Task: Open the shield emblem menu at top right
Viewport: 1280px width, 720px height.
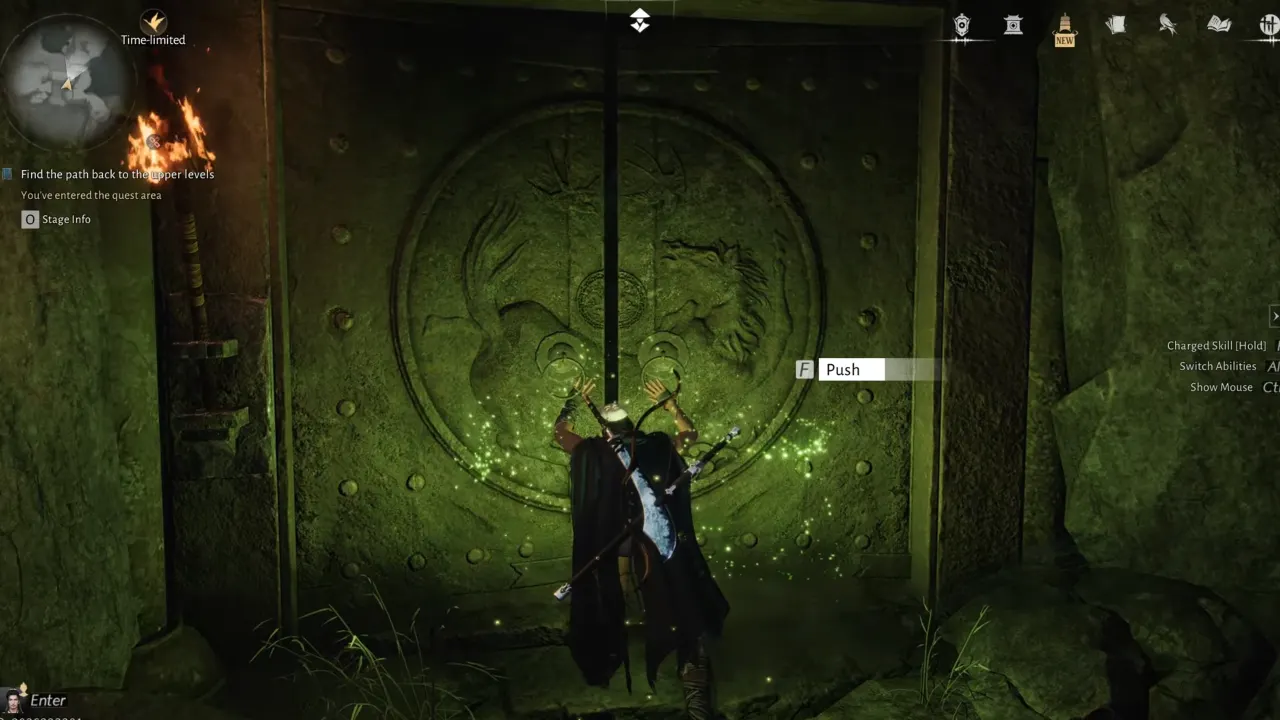Action: [961, 27]
